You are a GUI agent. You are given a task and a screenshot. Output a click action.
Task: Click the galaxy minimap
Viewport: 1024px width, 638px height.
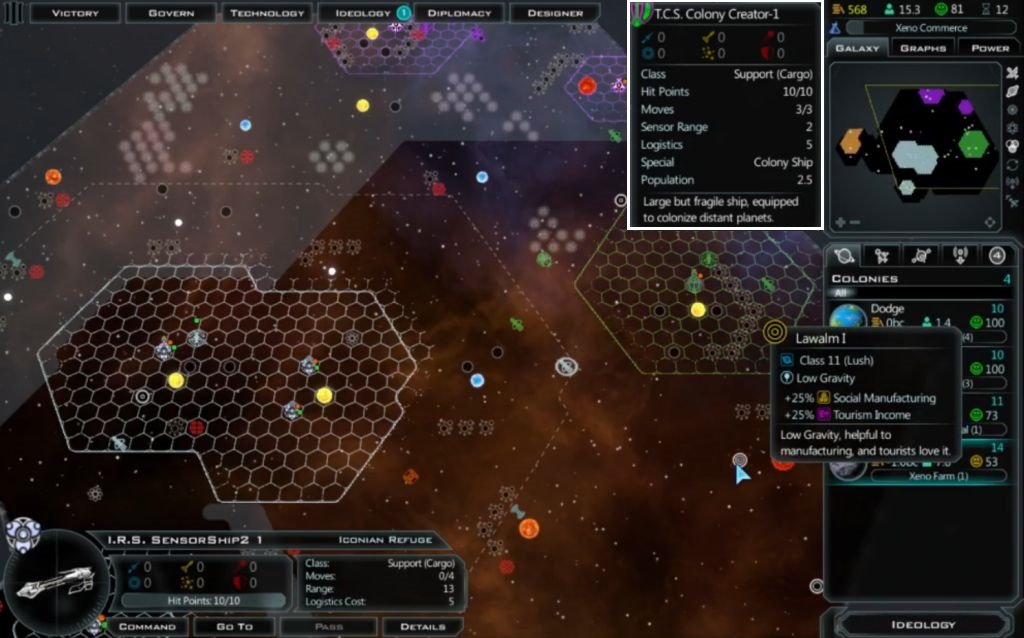(915, 140)
